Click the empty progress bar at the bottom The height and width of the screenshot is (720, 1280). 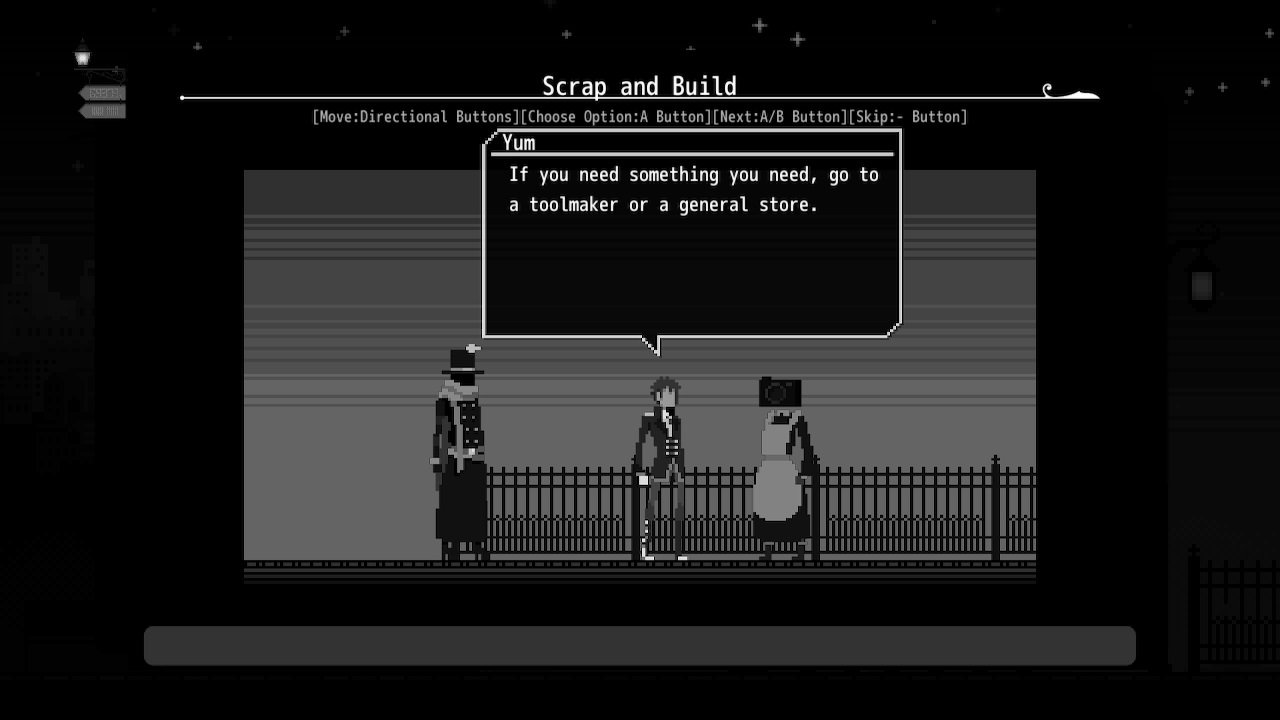pyautogui.click(x=640, y=645)
